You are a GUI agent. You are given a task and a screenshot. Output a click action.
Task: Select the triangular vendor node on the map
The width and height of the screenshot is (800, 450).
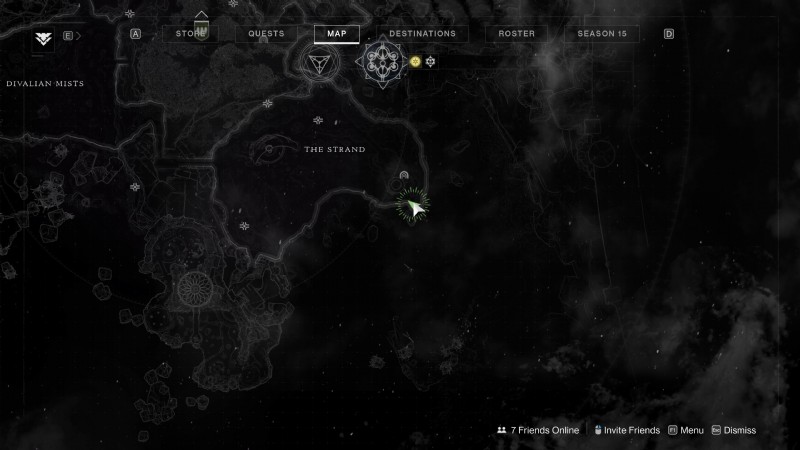[x=321, y=63]
